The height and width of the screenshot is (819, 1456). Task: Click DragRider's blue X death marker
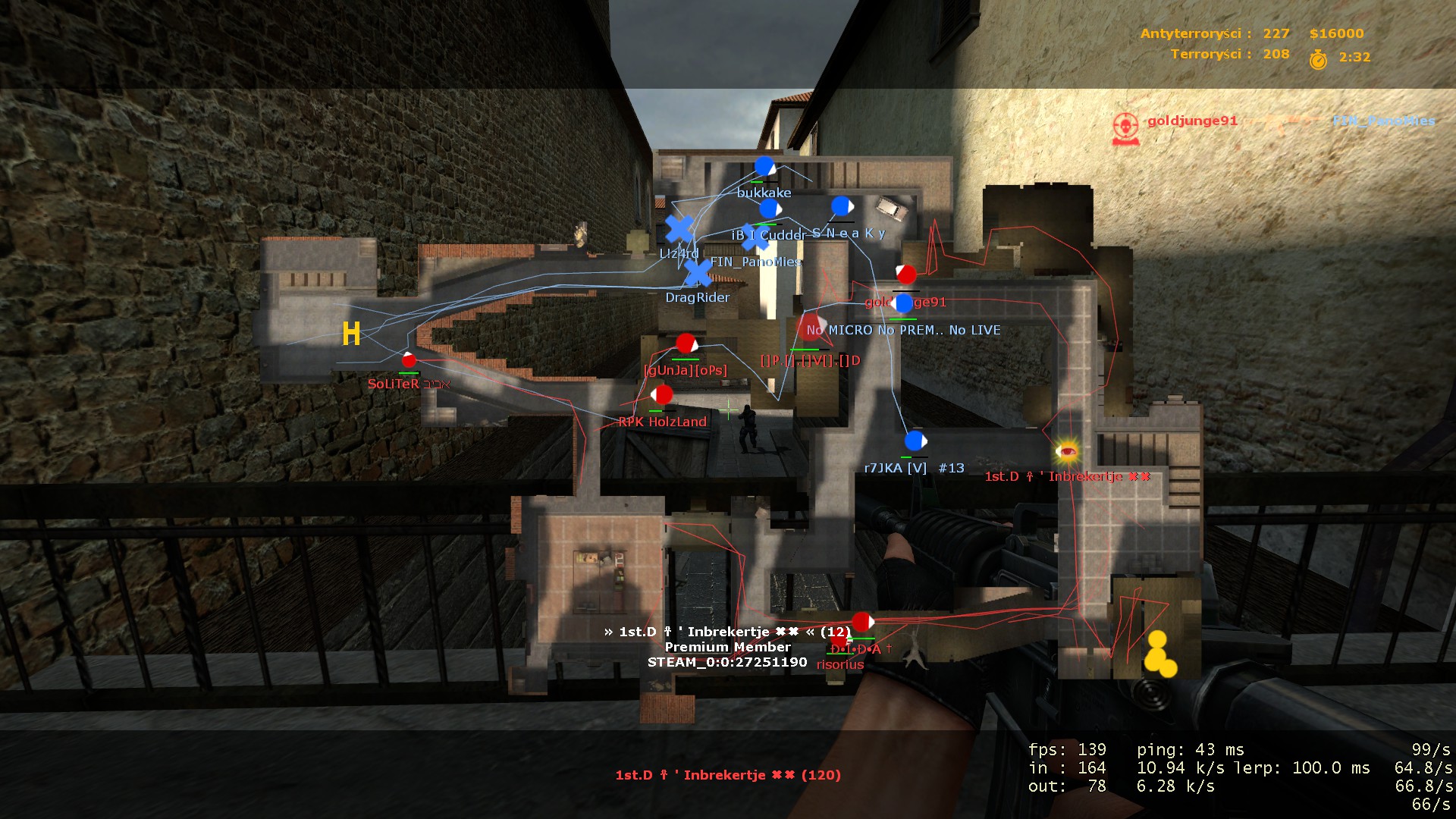coord(698,272)
